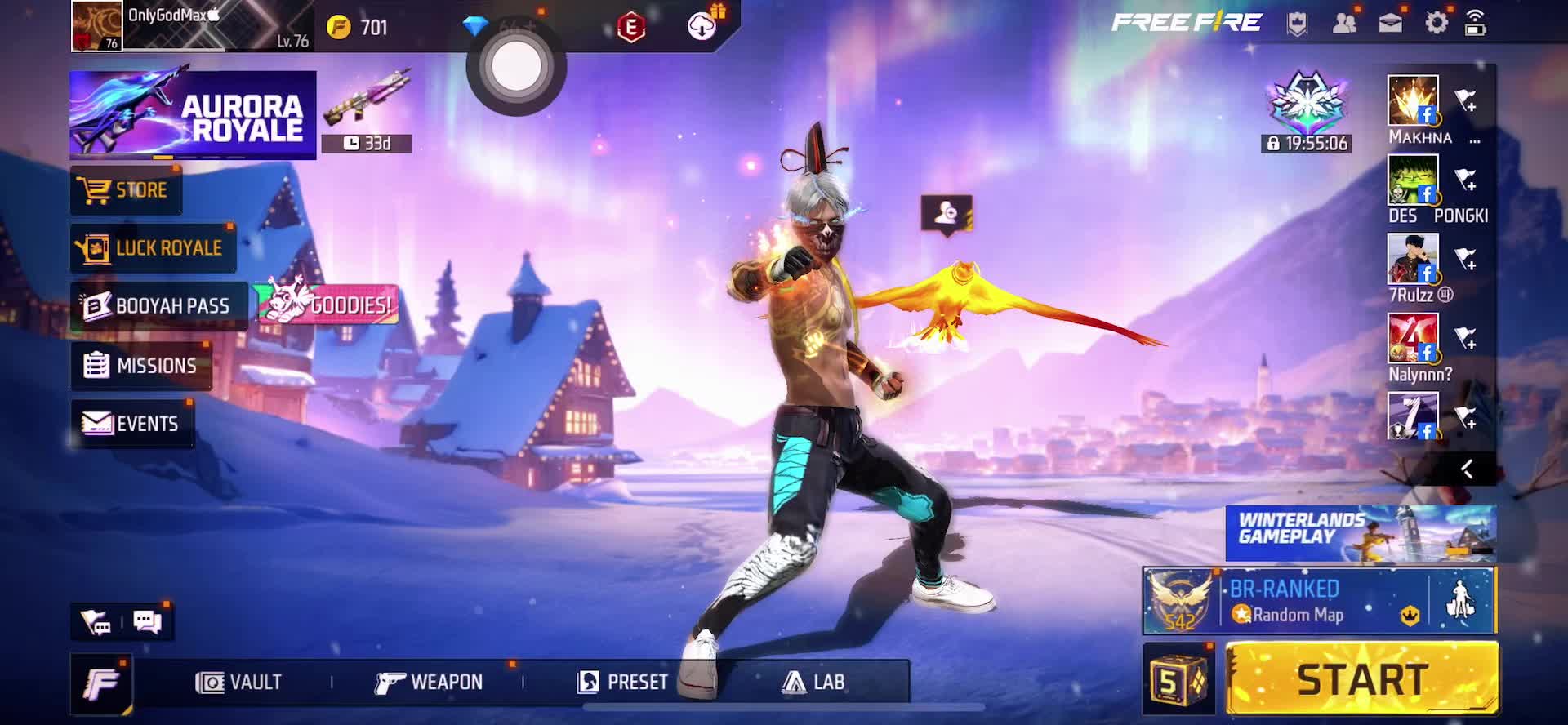Open the OnlyGodMax player profile

pyautogui.click(x=96, y=26)
